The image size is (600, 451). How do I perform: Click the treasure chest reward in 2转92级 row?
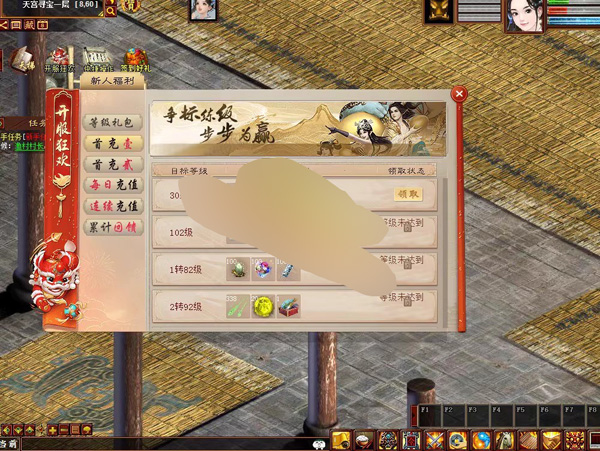coord(287,307)
